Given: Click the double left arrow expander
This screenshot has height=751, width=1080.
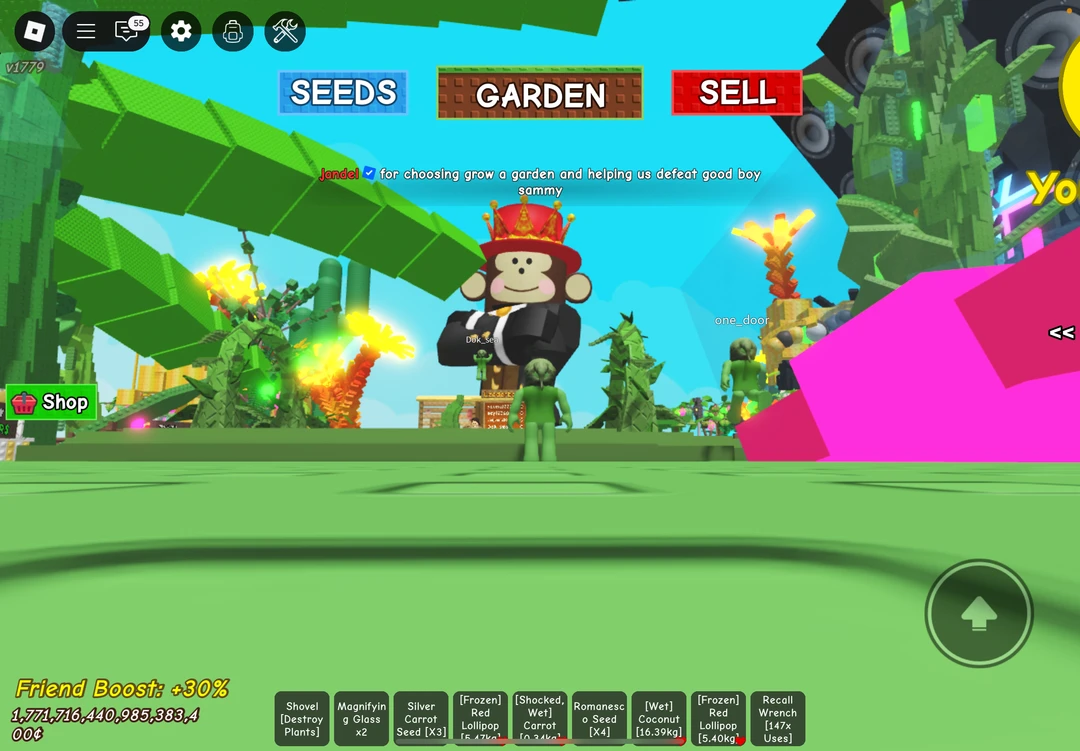Looking at the screenshot, I should pyautogui.click(x=1061, y=333).
